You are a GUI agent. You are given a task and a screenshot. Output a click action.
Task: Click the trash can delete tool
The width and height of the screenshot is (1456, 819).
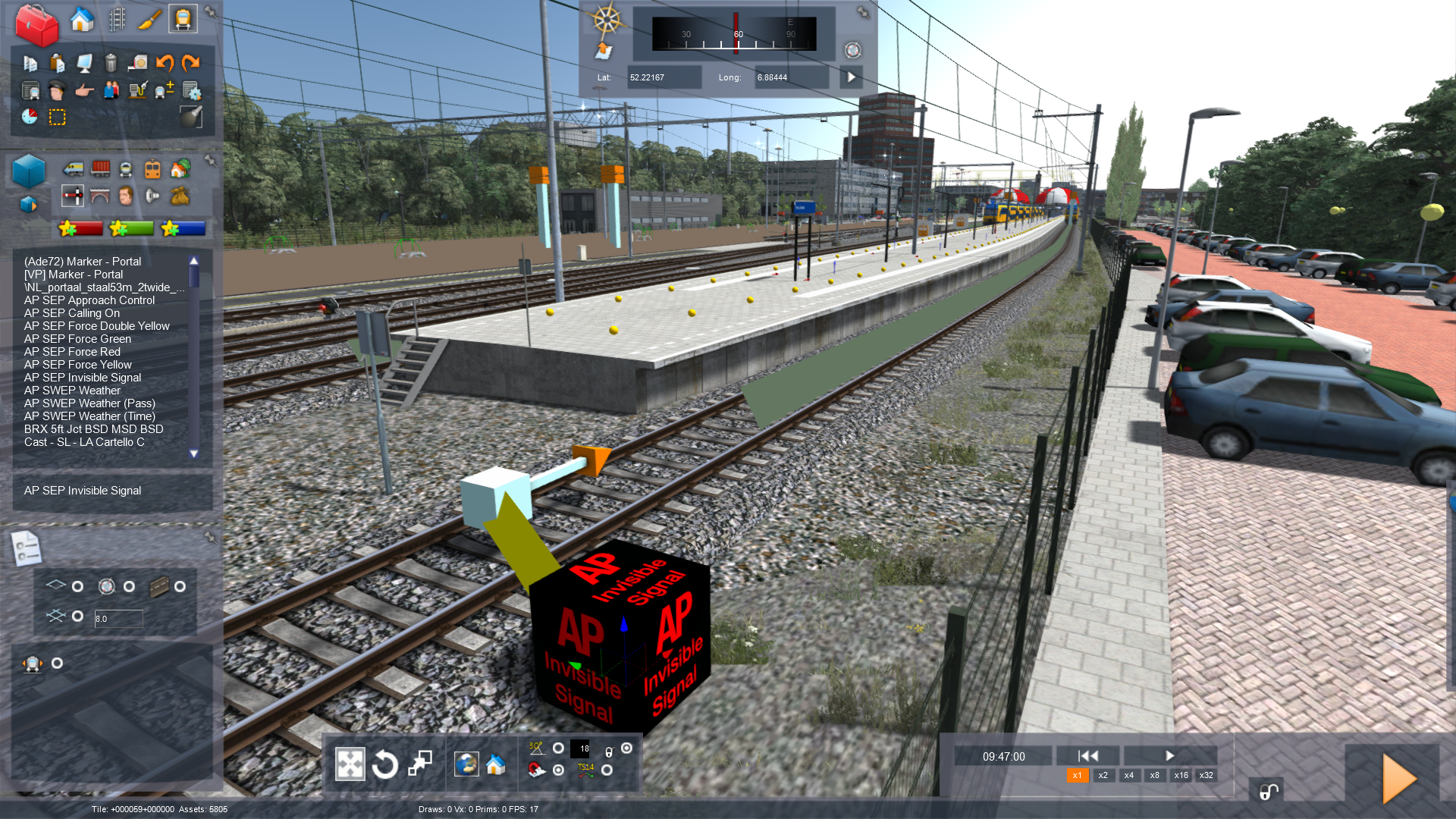[x=111, y=63]
